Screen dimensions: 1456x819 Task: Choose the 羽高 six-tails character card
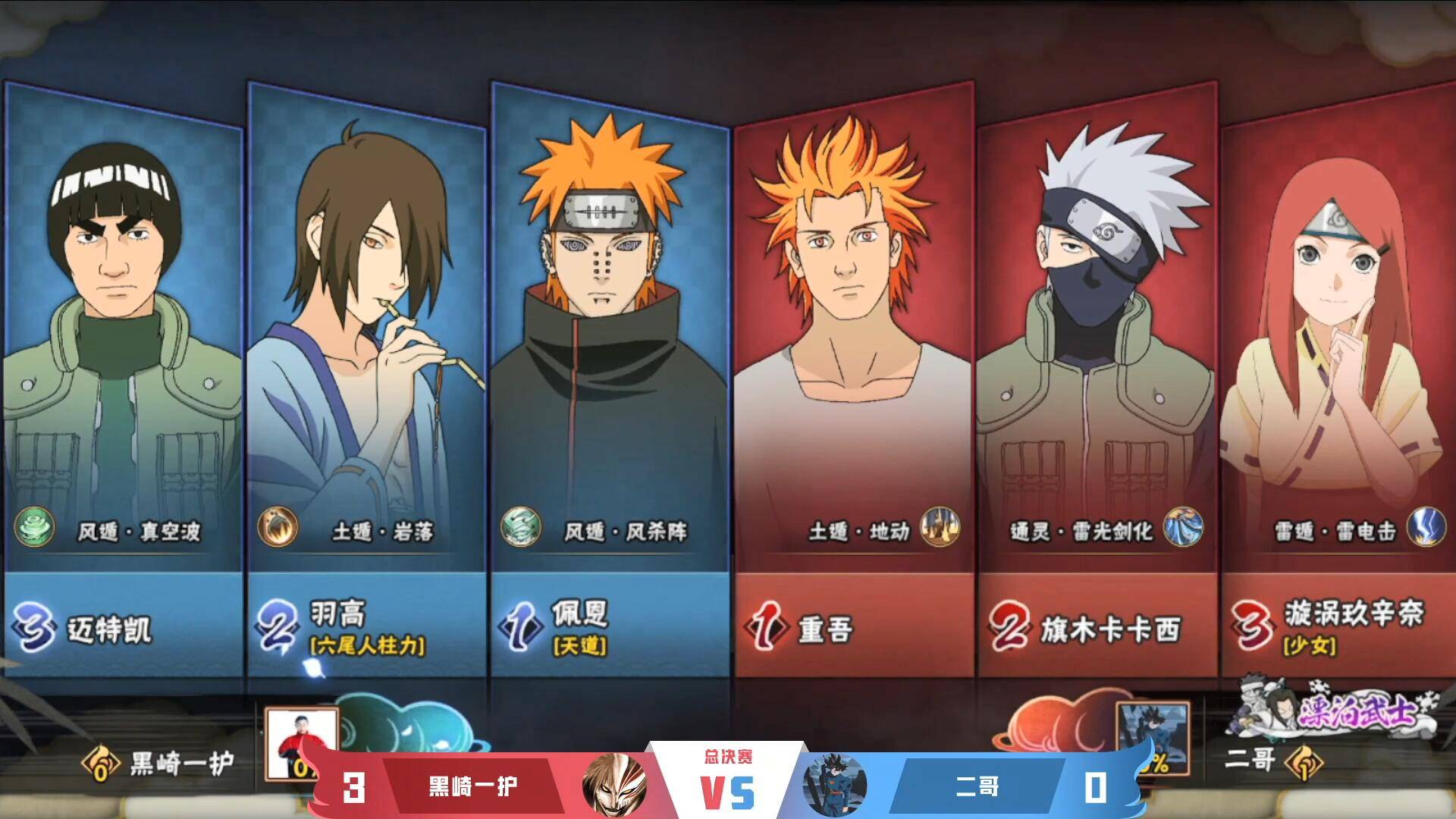[x=366, y=379]
